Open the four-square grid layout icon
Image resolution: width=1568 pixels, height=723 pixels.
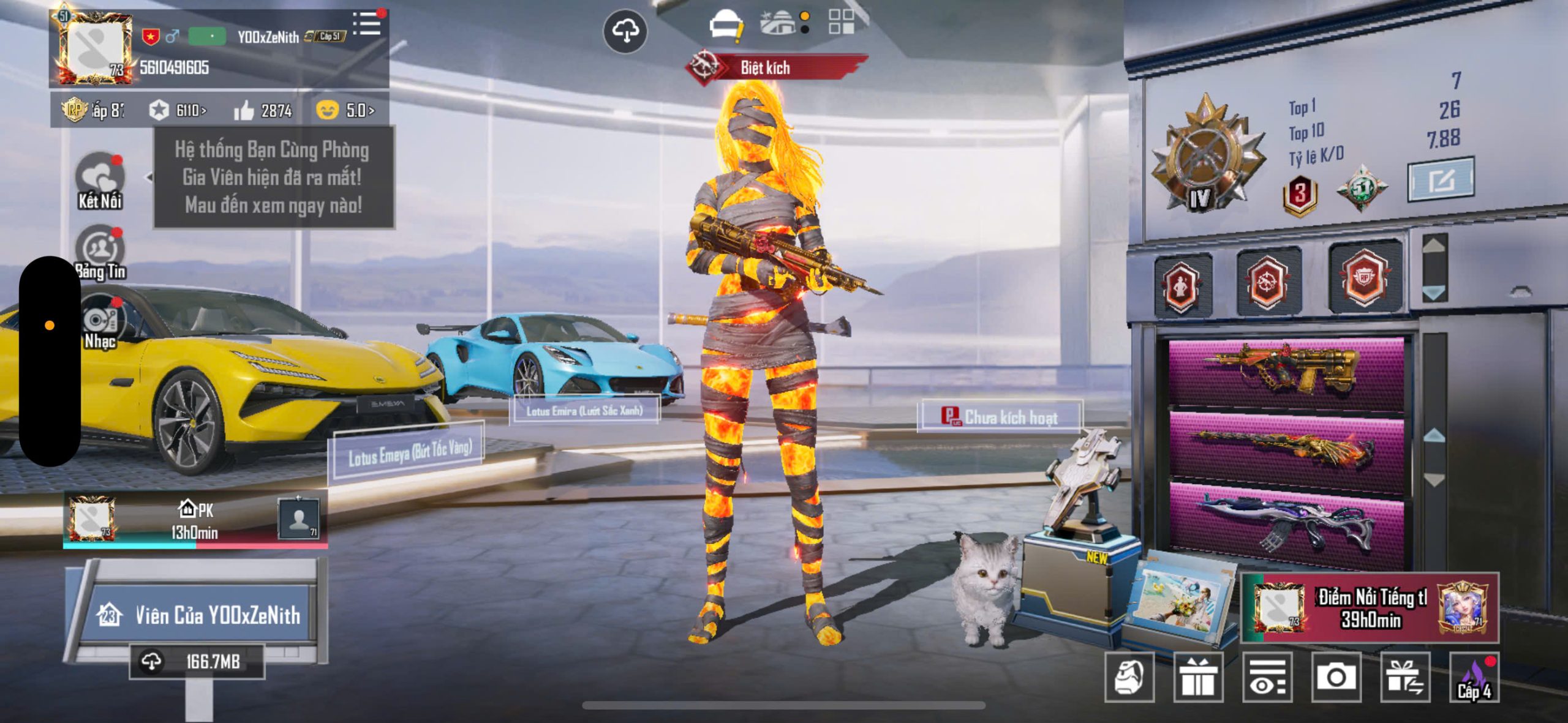pos(840,22)
